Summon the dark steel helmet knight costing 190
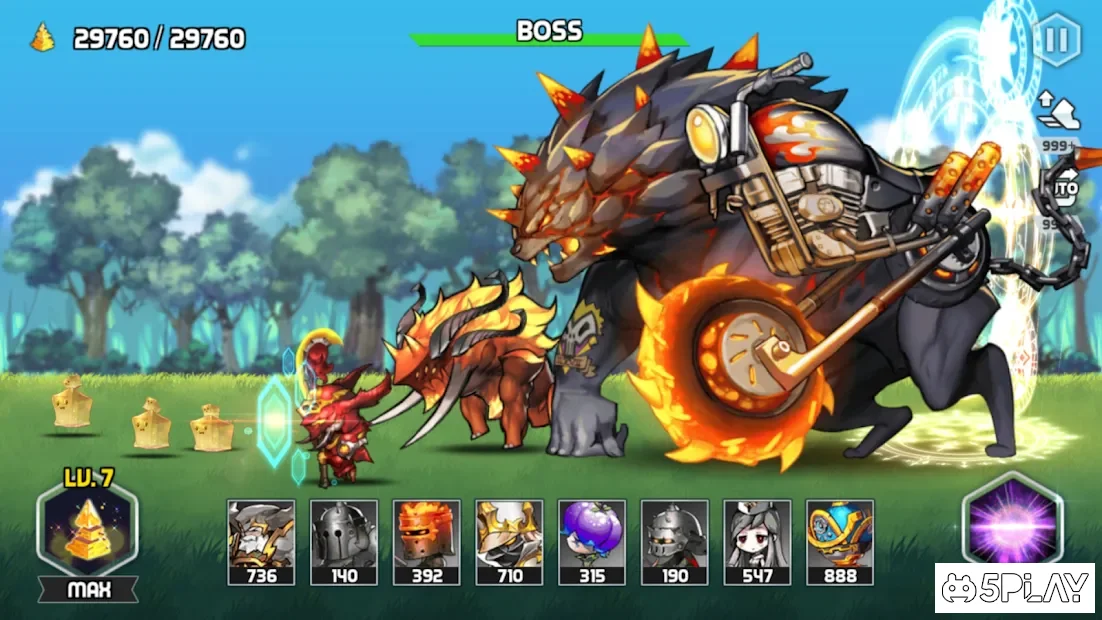 [x=675, y=541]
